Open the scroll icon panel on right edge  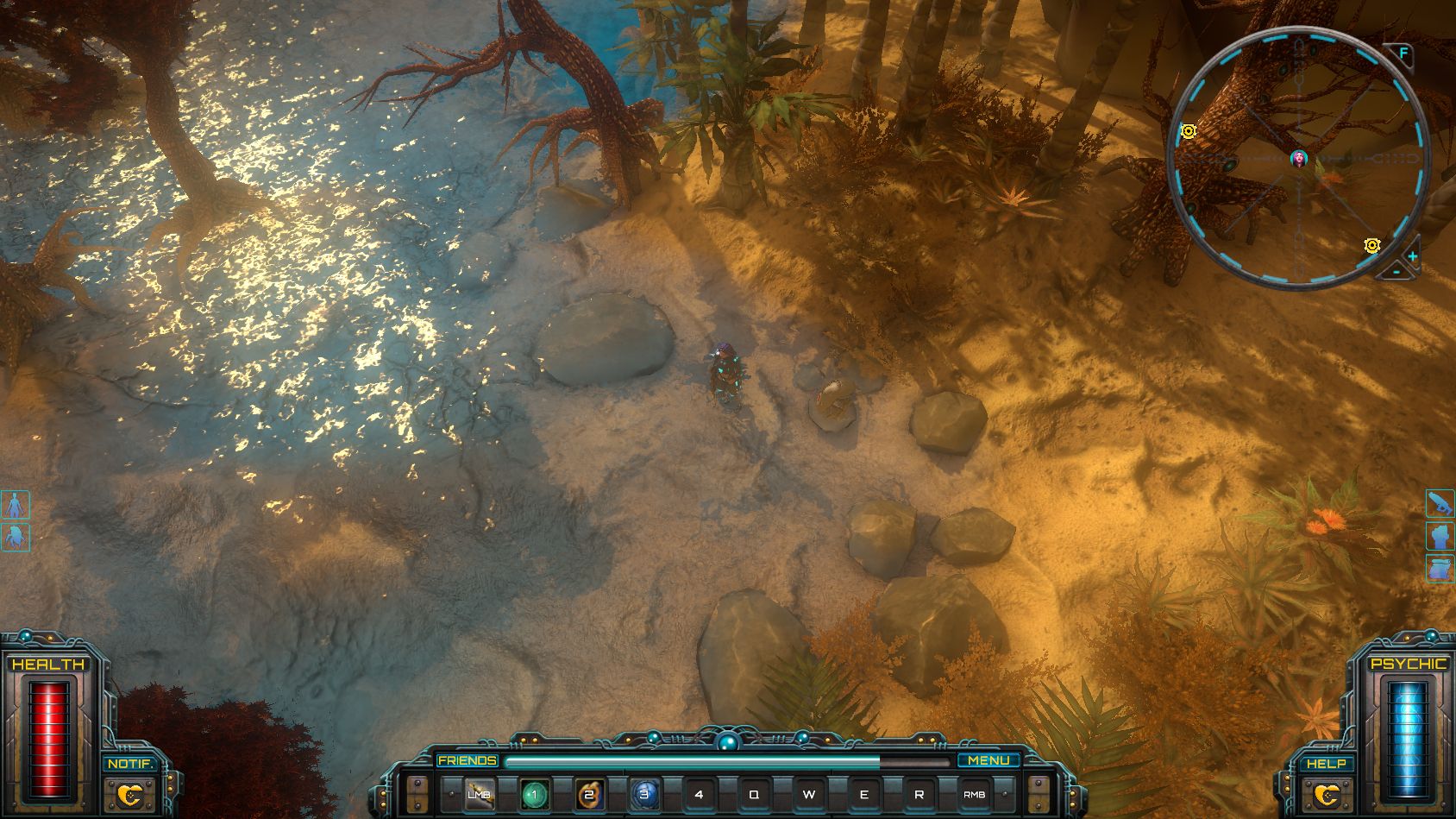[1440, 569]
